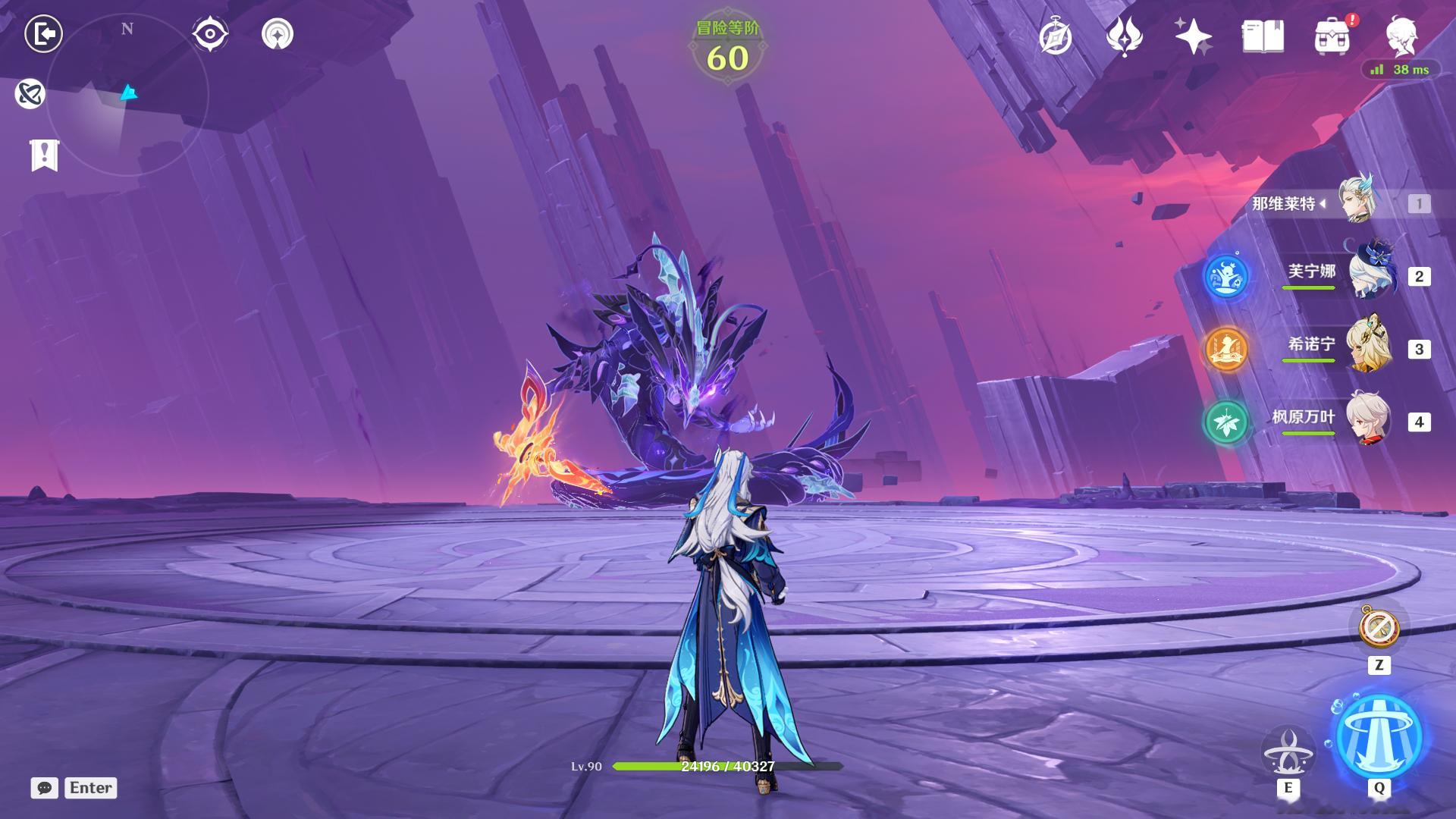Activate the blue elemental burst skill
The image size is (1456, 819).
[1378, 737]
